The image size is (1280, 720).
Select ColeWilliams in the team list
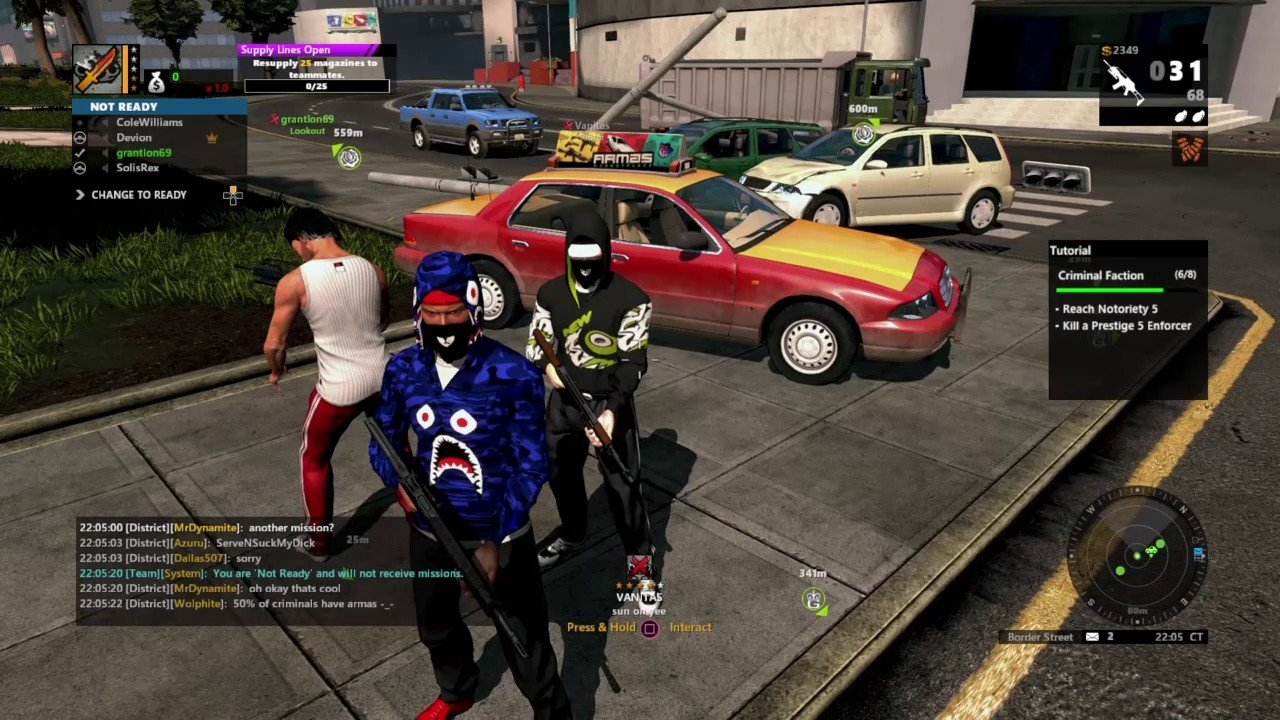149,122
